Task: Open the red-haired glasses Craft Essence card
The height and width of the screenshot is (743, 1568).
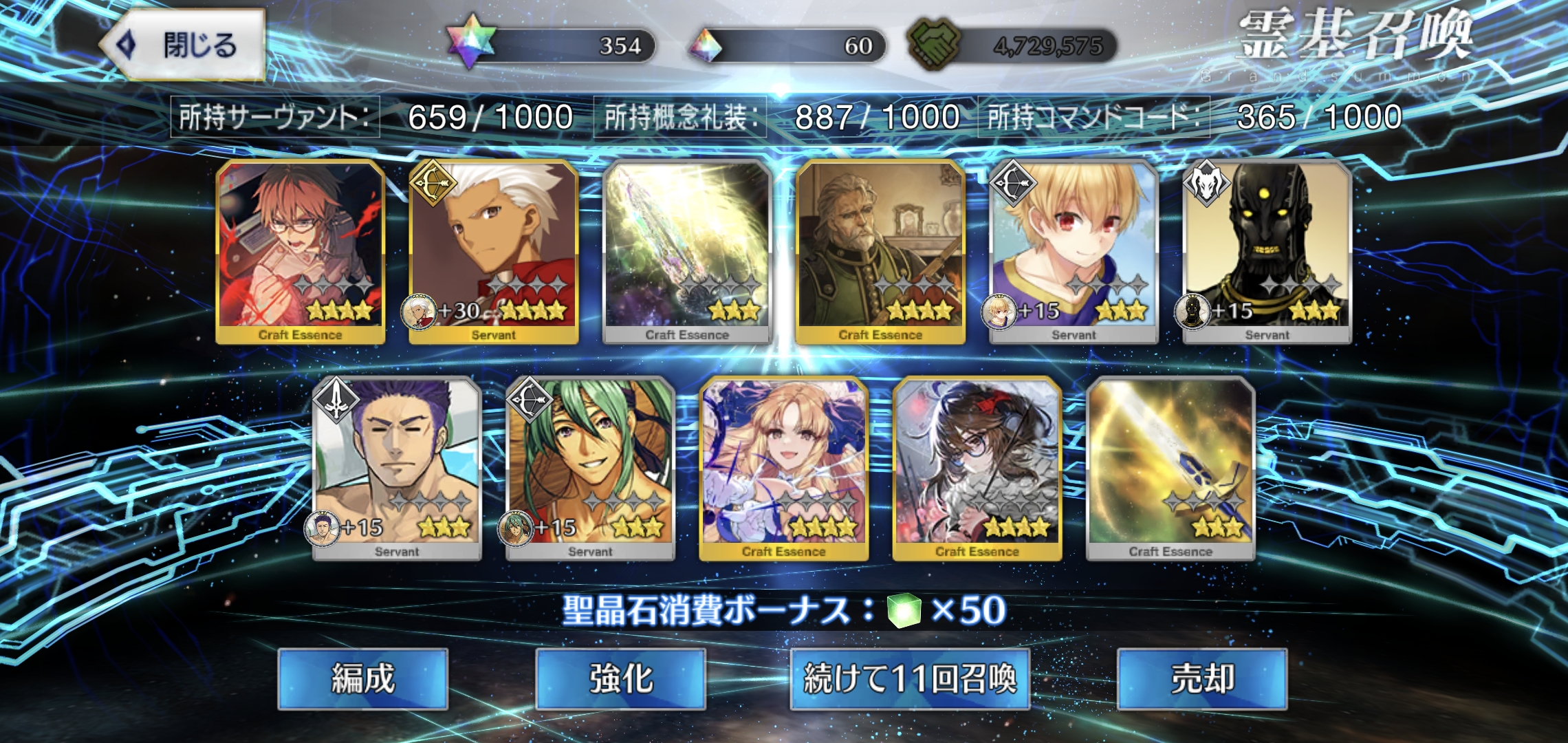Action: 301,251
